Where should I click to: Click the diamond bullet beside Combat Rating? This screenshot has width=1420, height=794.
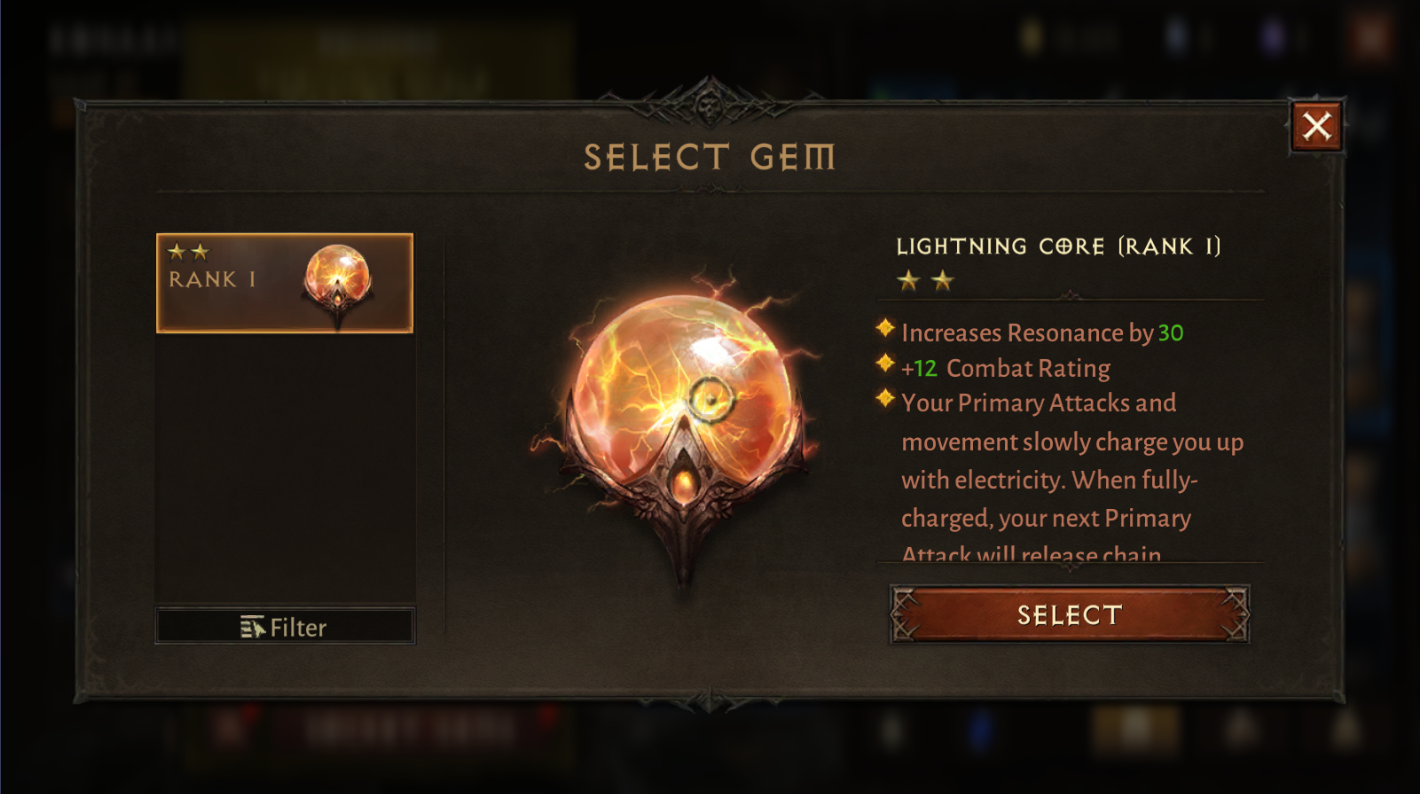point(887,365)
